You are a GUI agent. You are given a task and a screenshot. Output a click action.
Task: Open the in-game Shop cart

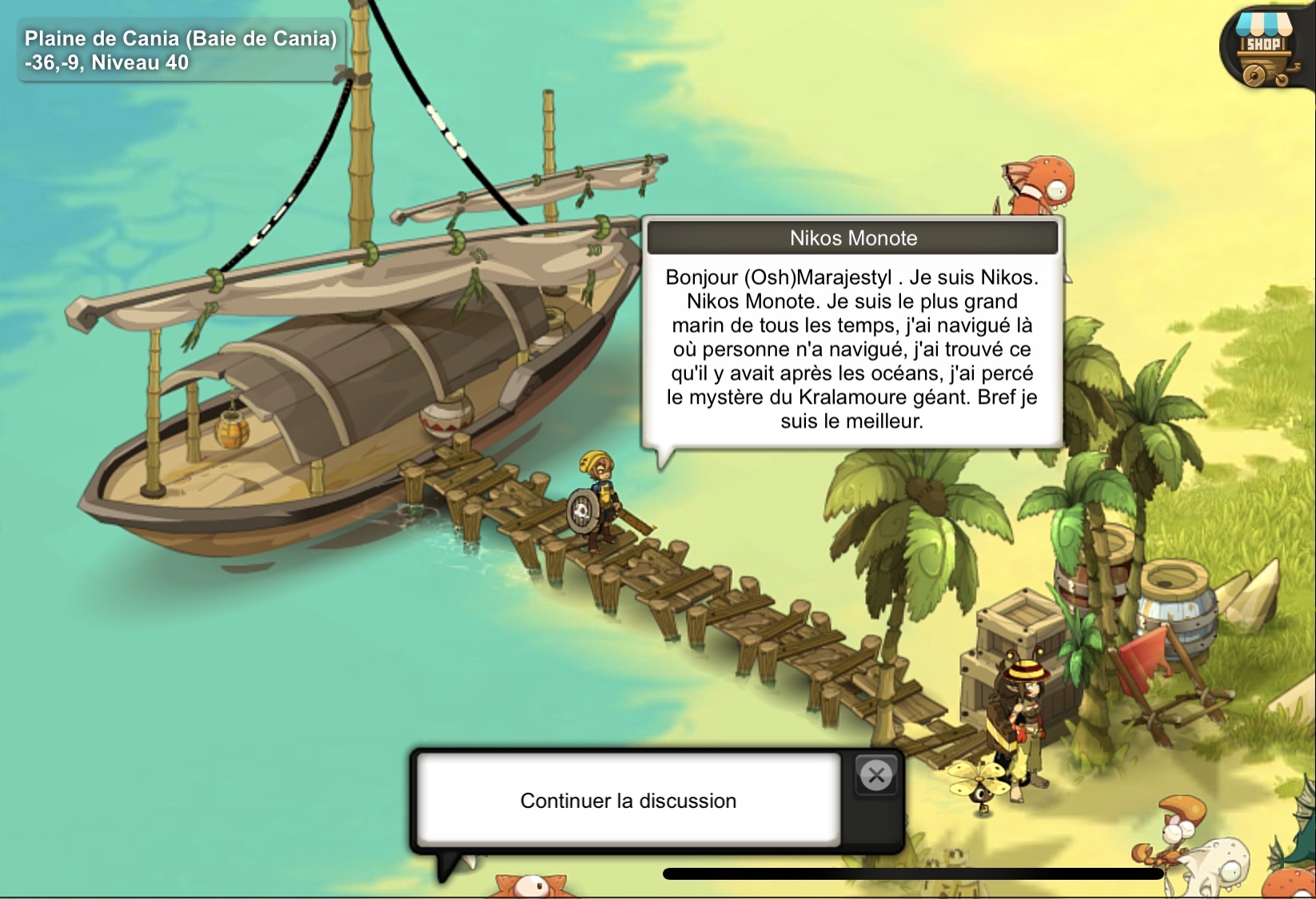tap(1263, 46)
